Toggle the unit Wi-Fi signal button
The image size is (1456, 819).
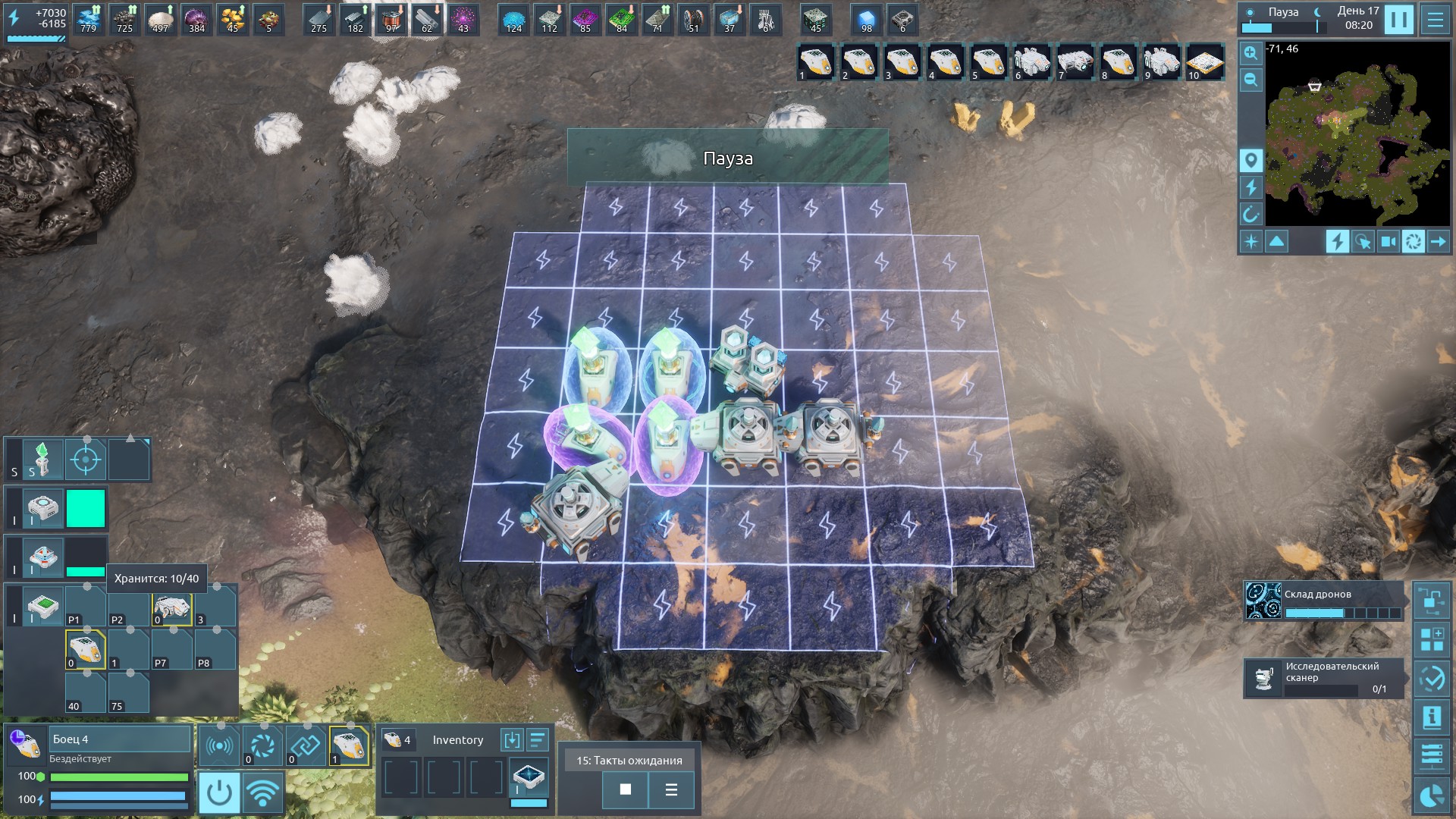pyautogui.click(x=262, y=792)
